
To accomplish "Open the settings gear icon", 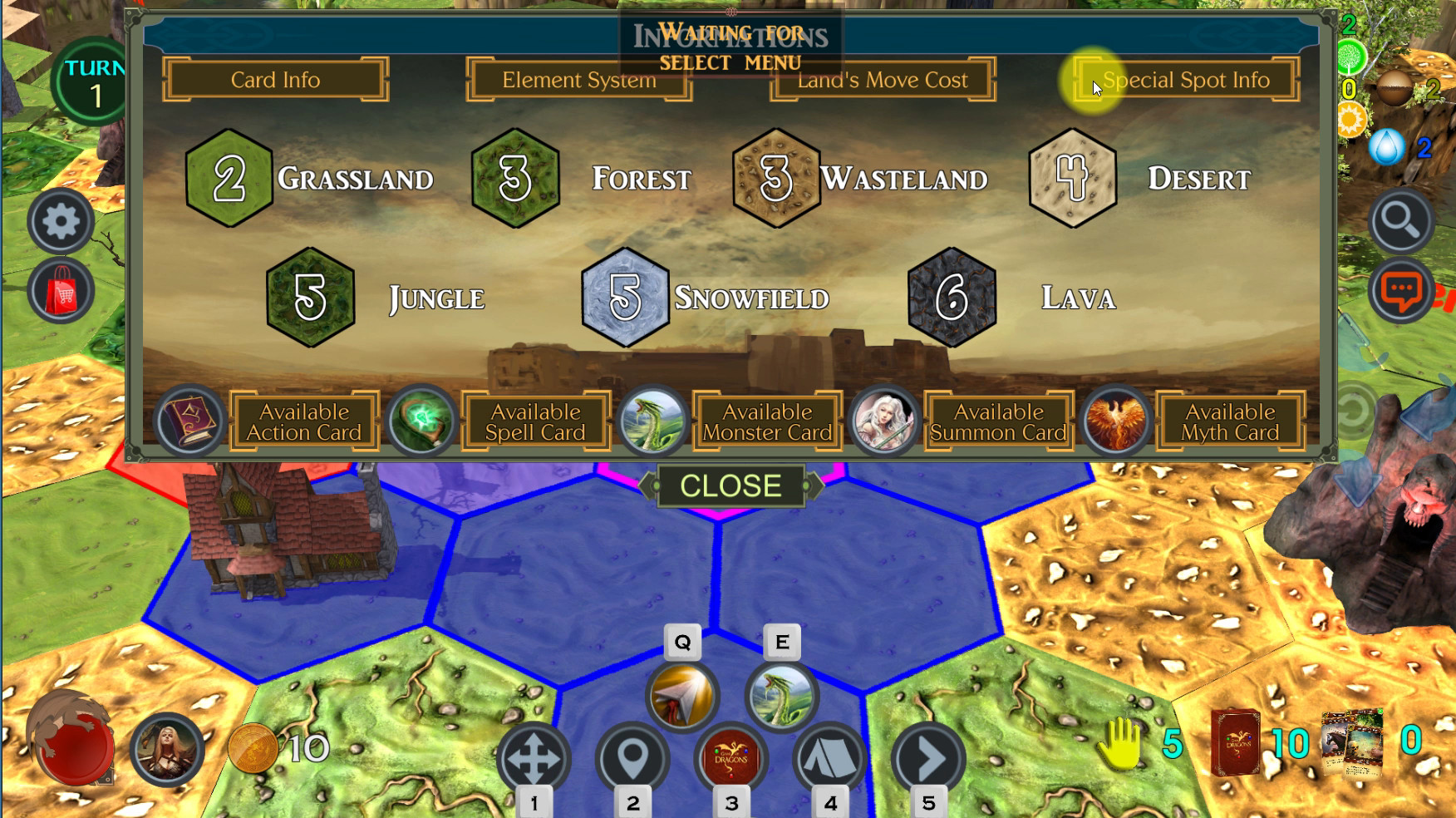I will tap(60, 222).
